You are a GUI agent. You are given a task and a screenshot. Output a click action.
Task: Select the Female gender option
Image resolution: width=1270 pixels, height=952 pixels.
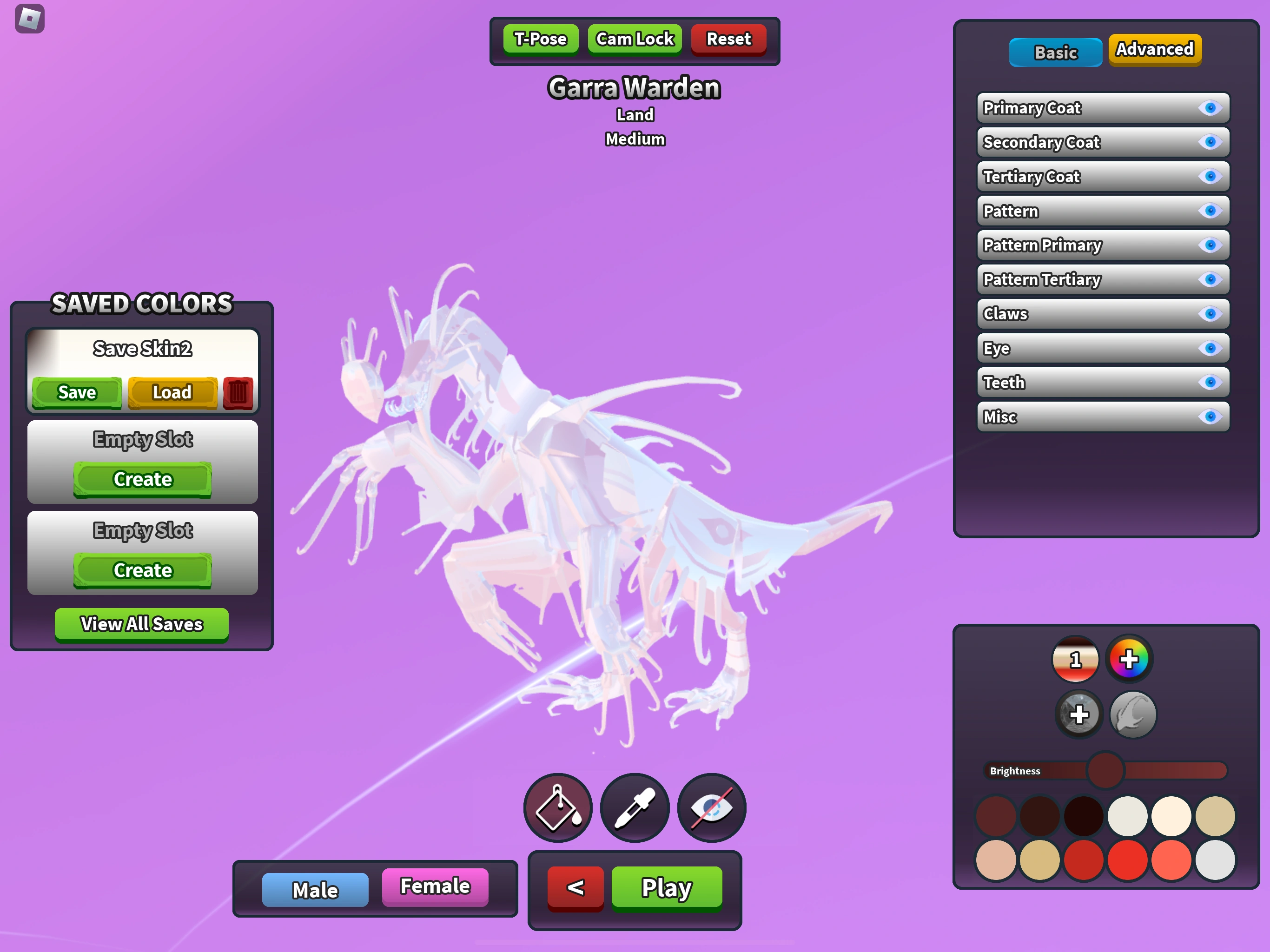[x=435, y=886]
